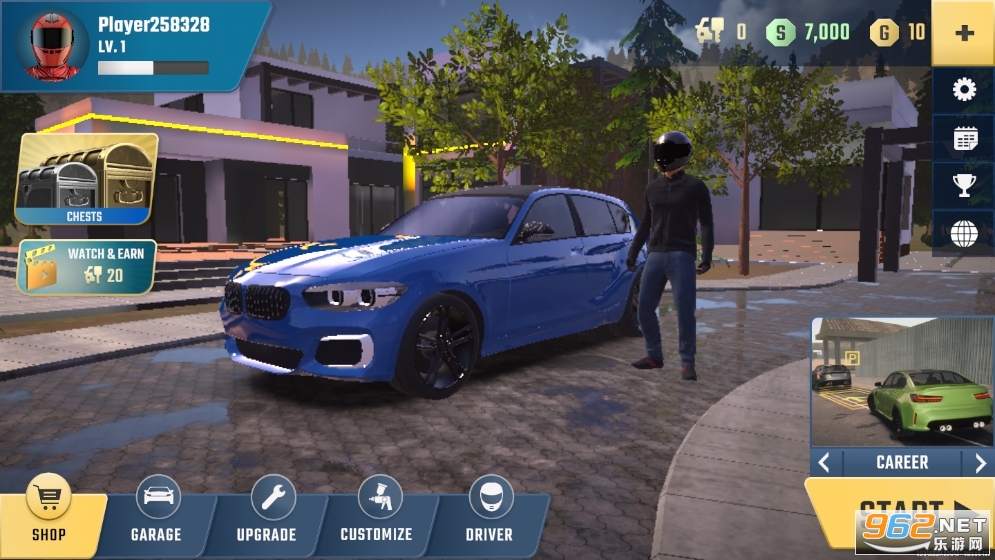Add currency with the plus button
This screenshot has height=560, width=995.
point(964,33)
